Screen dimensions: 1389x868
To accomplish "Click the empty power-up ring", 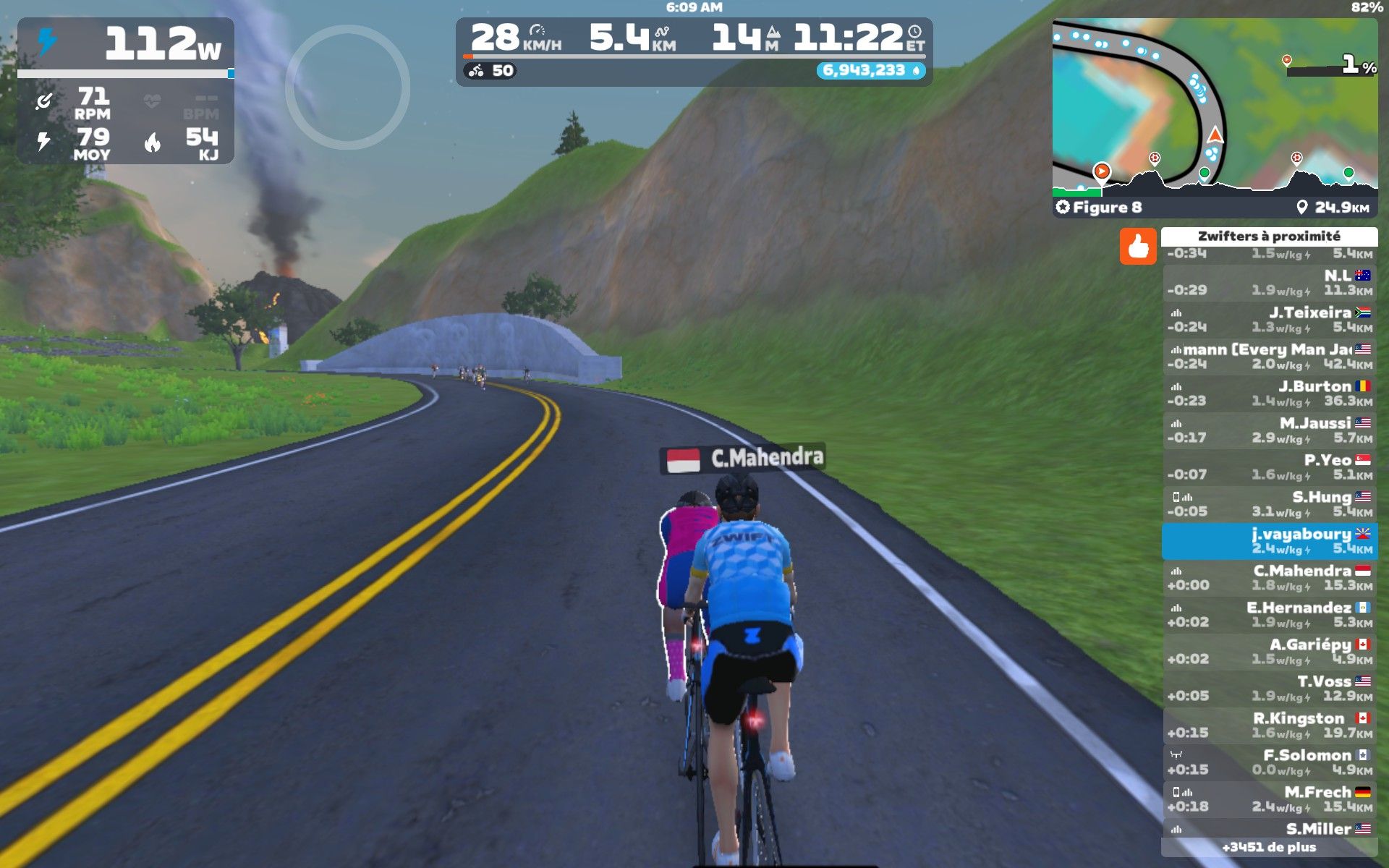I will pos(348,88).
